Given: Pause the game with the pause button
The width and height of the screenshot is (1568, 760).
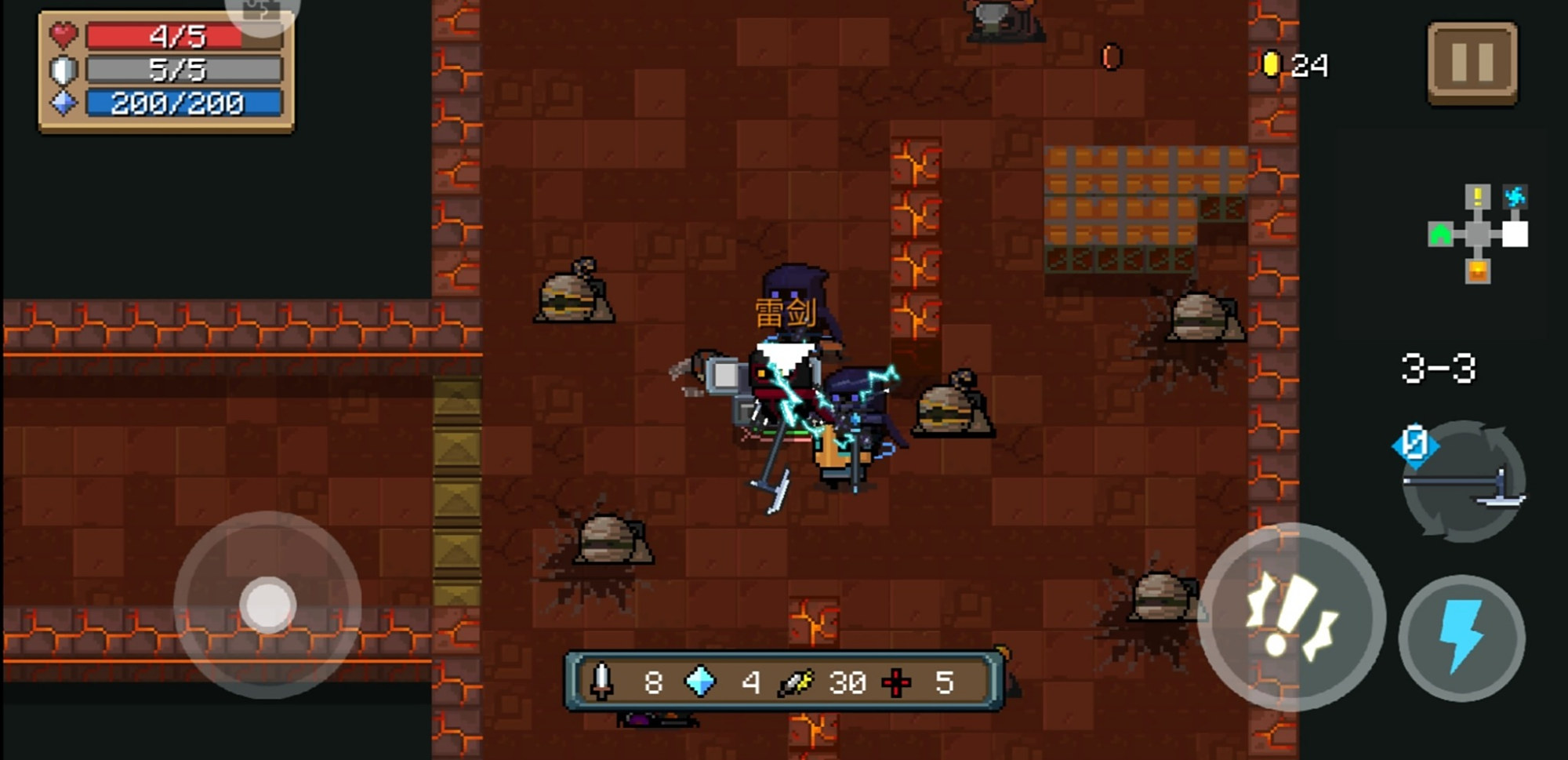Looking at the screenshot, I should point(1472,63).
